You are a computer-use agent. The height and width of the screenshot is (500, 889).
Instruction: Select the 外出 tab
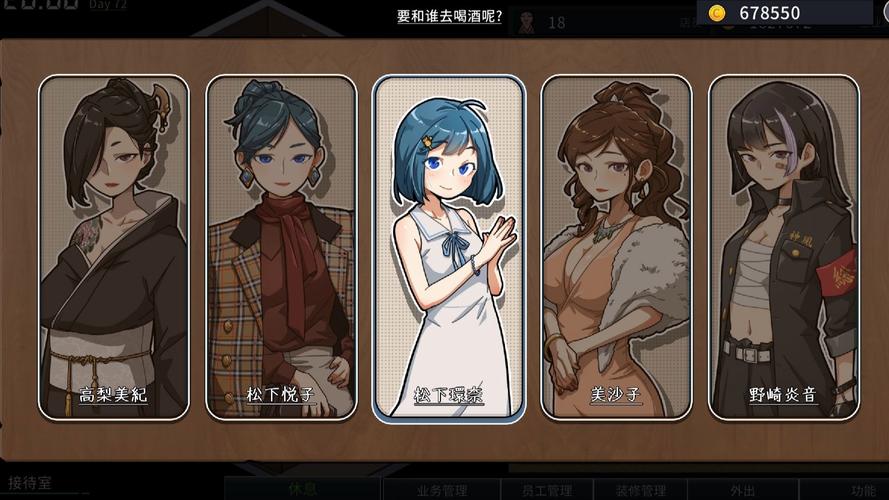743,490
